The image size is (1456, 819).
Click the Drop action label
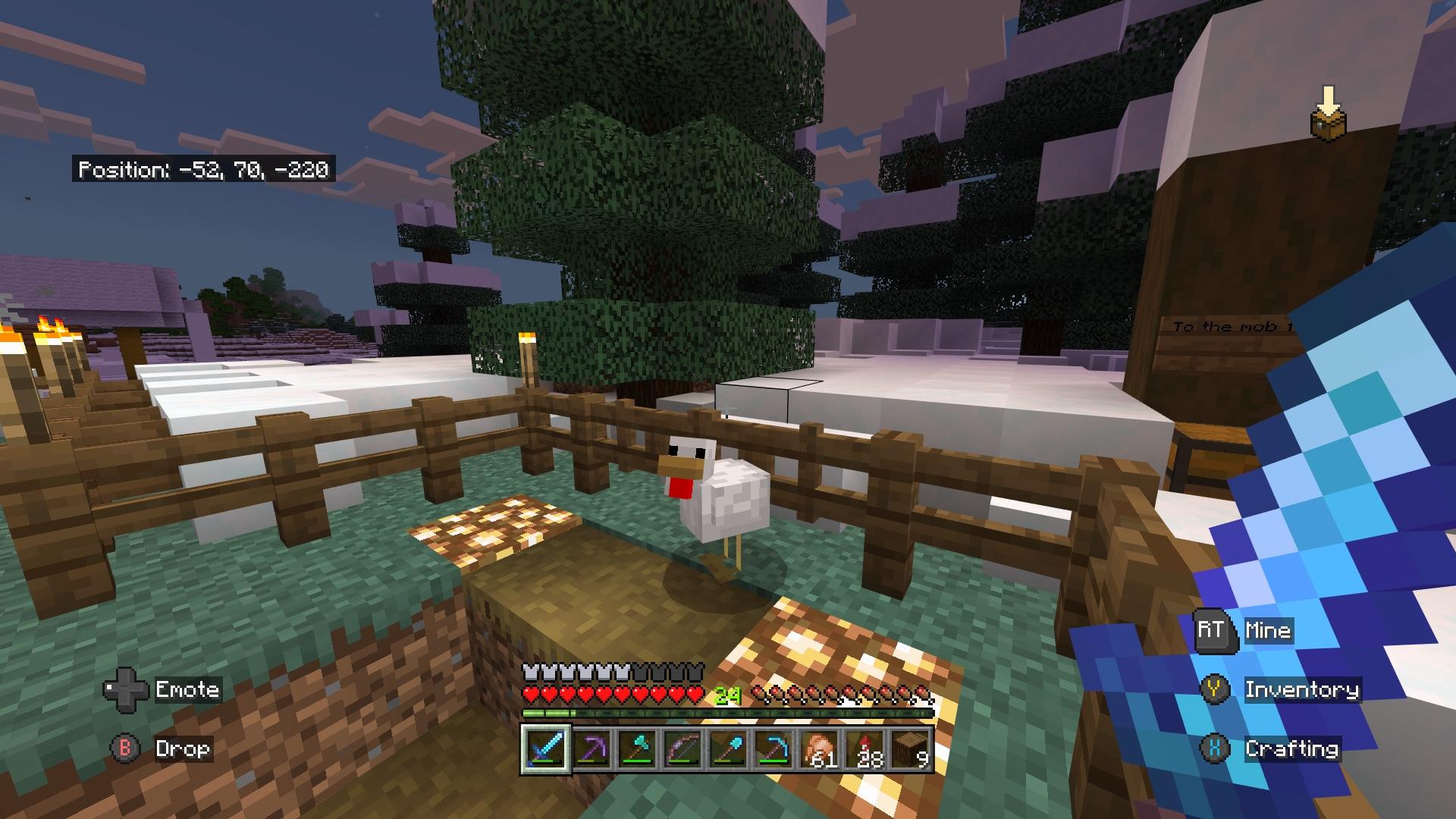pyautogui.click(x=183, y=749)
